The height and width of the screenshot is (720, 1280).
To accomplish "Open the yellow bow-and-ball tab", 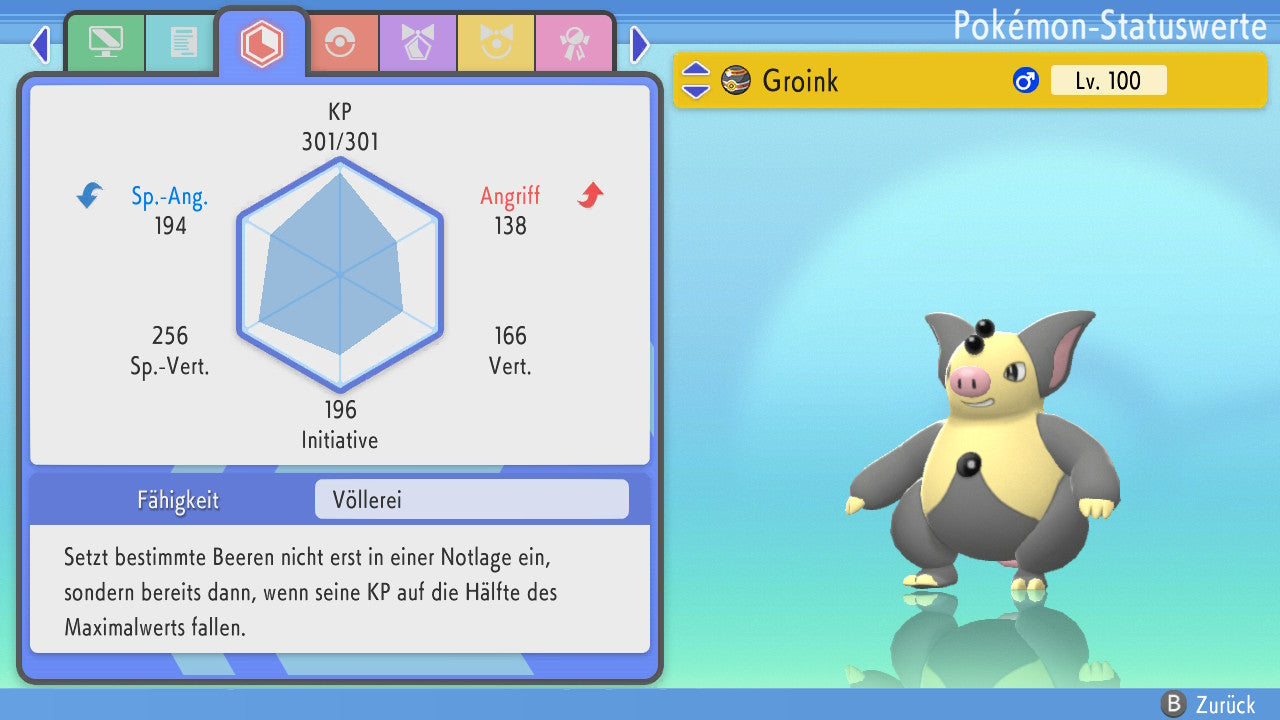I will pos(496,44).
